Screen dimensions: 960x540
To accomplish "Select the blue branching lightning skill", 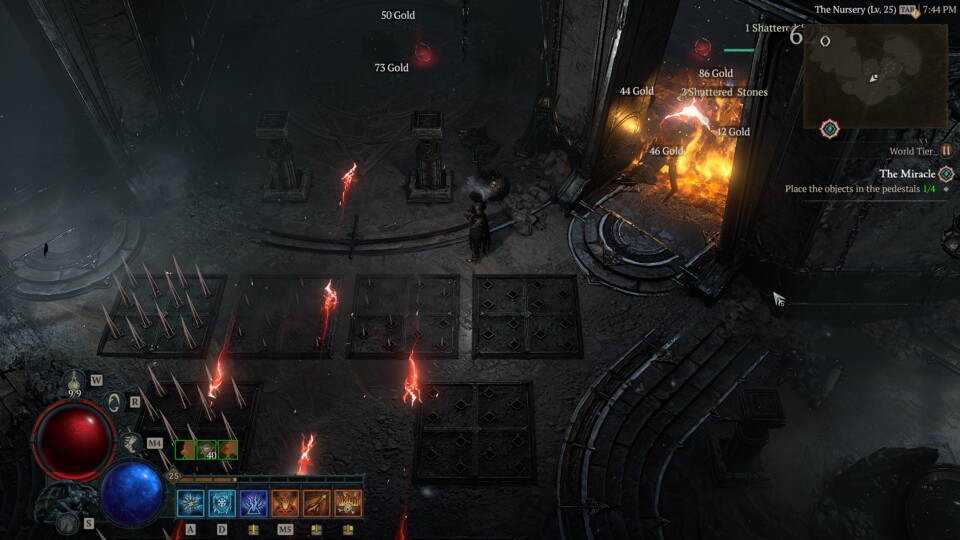I will pos(254,503).
